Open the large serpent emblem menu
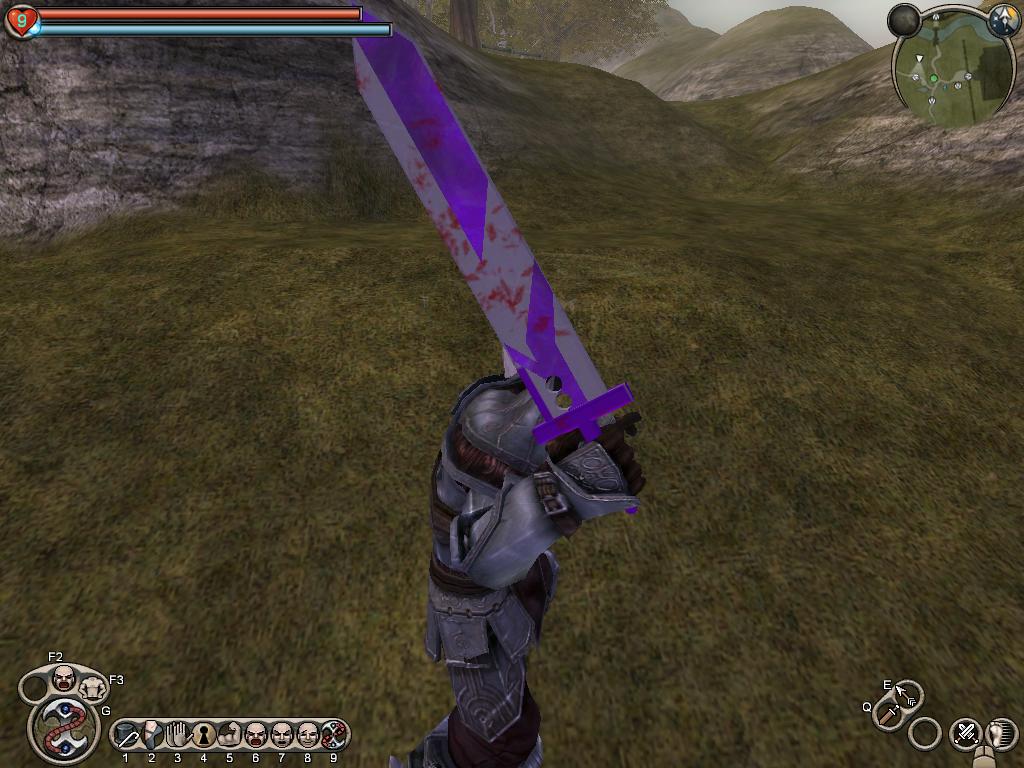Viewport: 1024px width, 768px height. 65,729
